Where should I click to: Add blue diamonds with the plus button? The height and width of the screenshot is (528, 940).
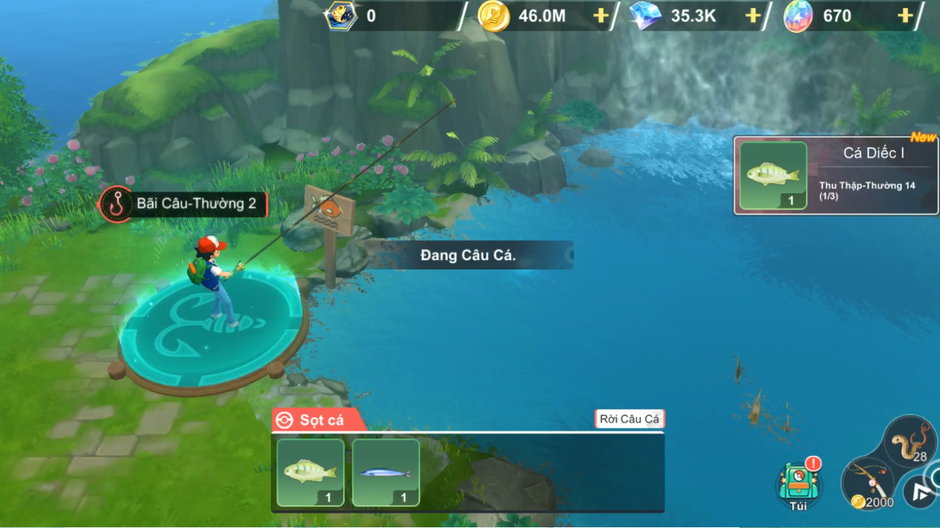tap(753, 16)
